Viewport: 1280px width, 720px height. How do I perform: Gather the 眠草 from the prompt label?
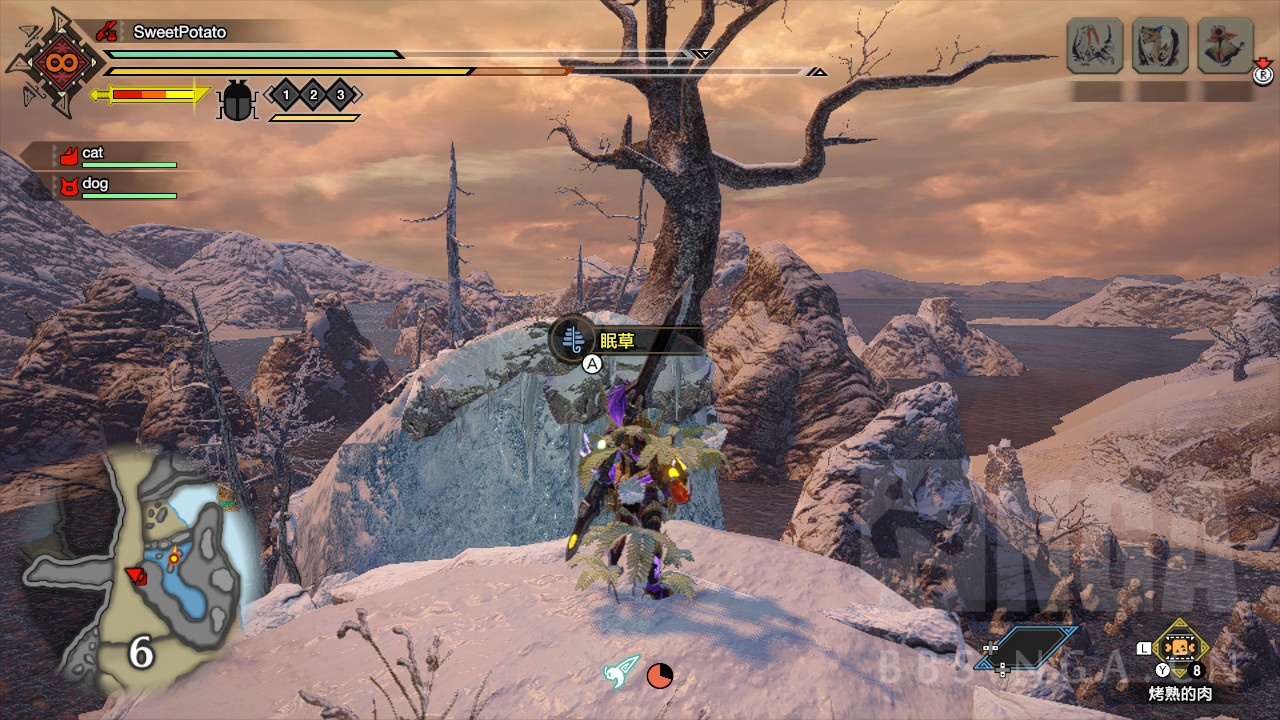[617, 341]
